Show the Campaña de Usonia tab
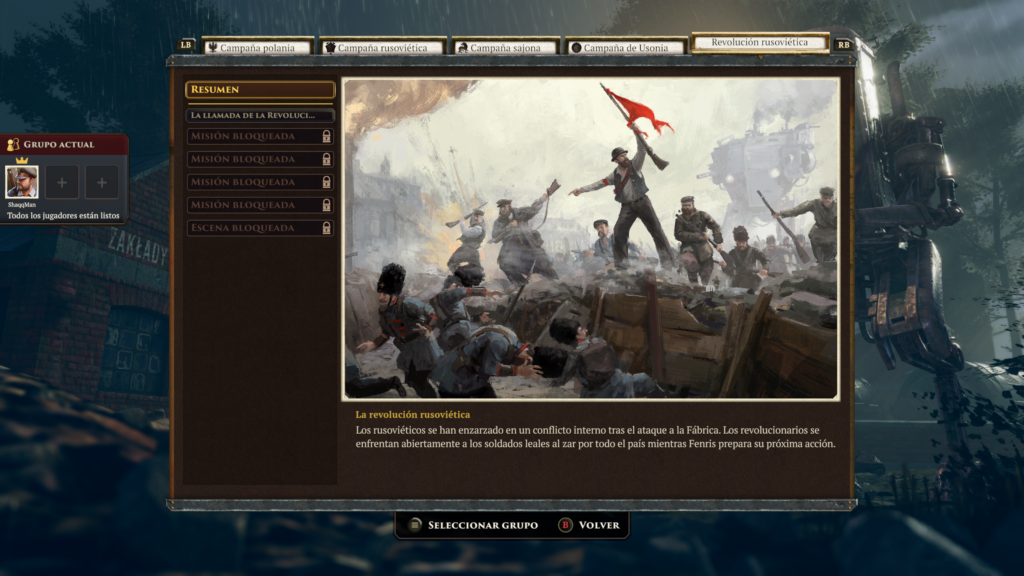Image resolution: width=1024 pixels, height=576 pixels. coord(626,47)
